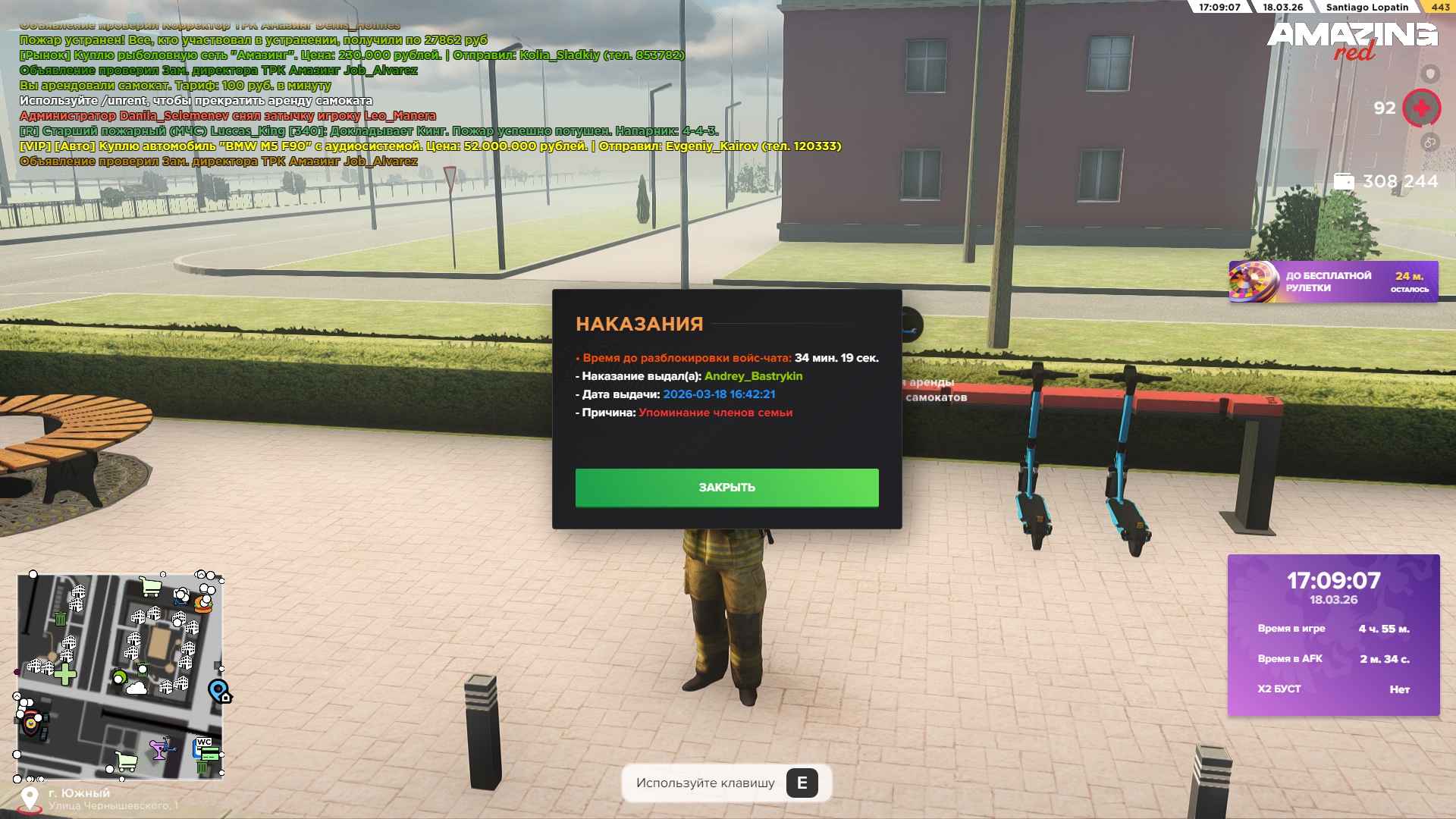Click the BMW M5 F90 chat advertisement

(x=430, y=146)
